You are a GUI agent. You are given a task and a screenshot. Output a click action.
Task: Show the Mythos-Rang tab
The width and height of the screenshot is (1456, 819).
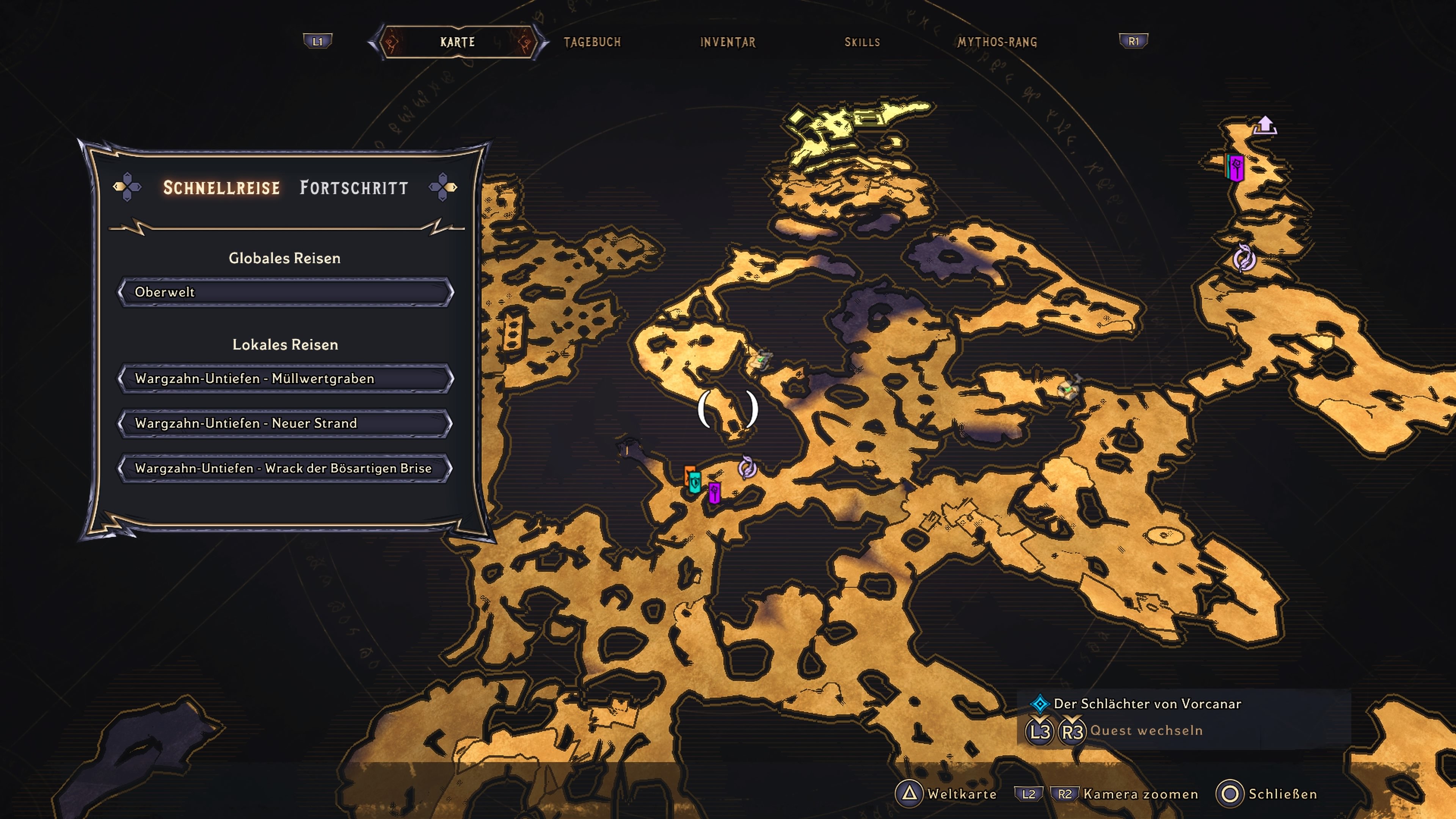997,42
